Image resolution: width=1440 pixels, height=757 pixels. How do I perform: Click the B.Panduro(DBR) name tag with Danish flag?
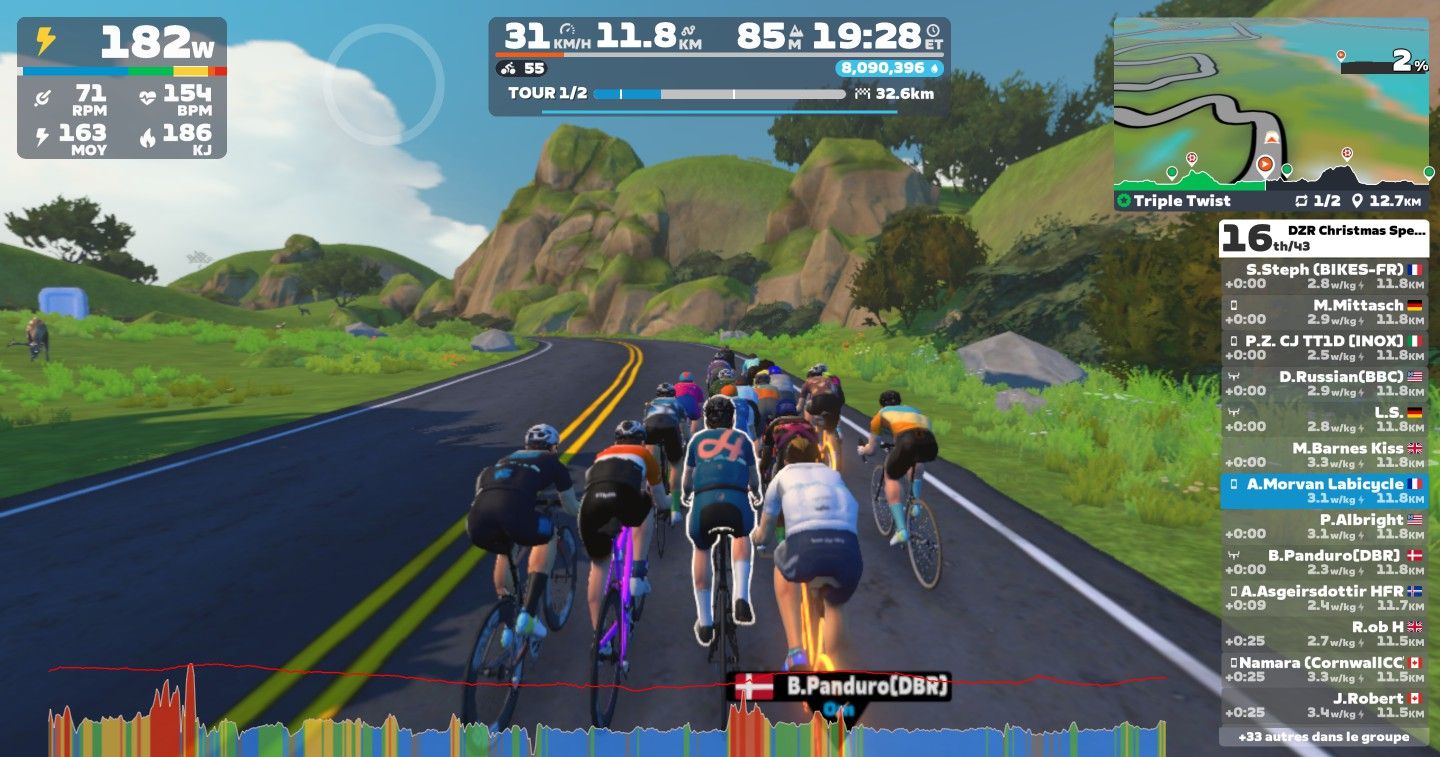(x=842, y=687)
